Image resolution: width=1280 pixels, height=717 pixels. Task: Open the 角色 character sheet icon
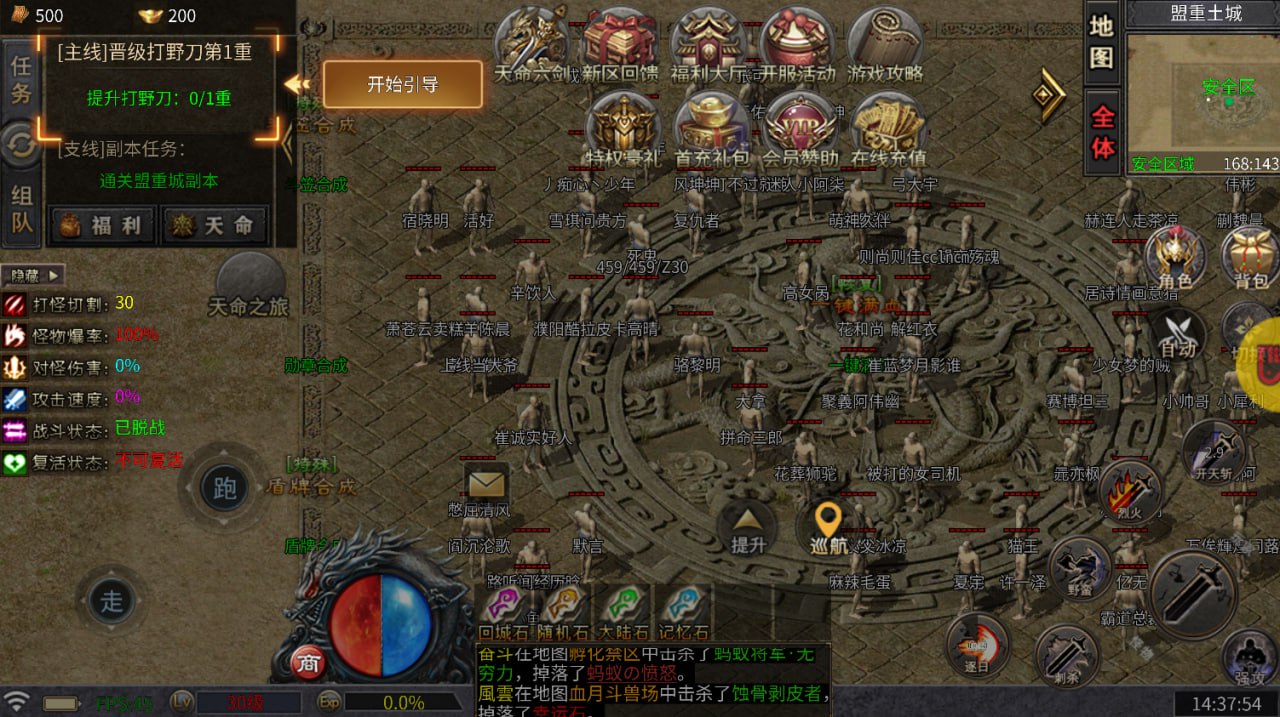(1175, 258)
